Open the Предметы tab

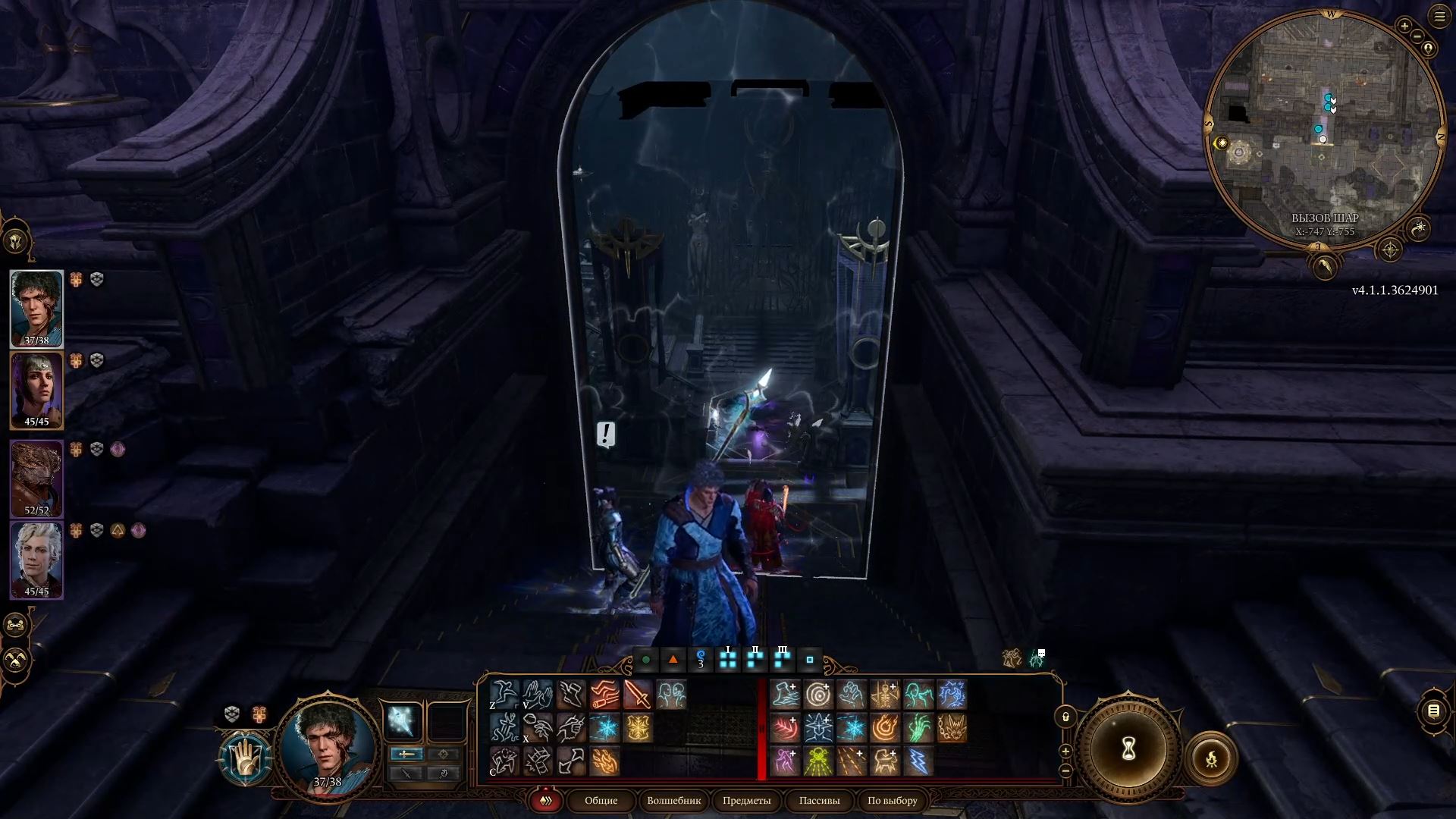coord(745,801)
